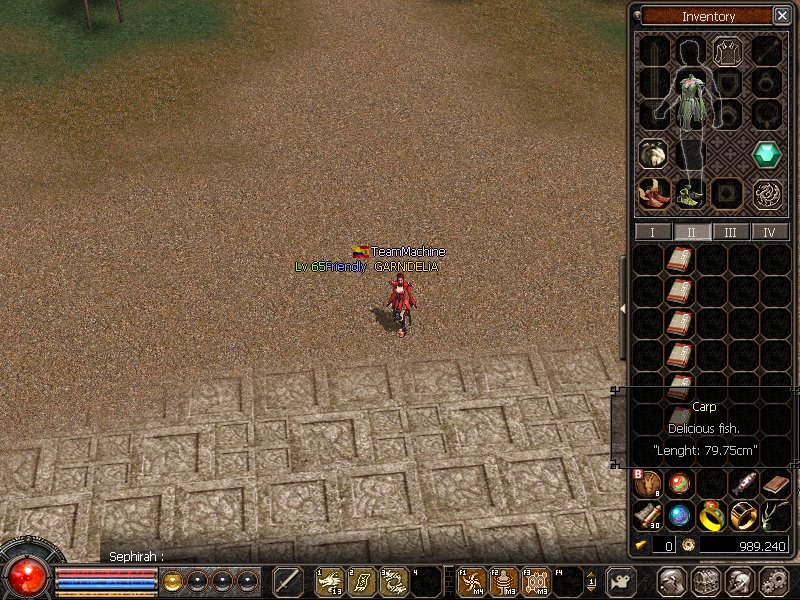
Task: Click the scroll stack of 30
Action: click(x=648, y=516)
